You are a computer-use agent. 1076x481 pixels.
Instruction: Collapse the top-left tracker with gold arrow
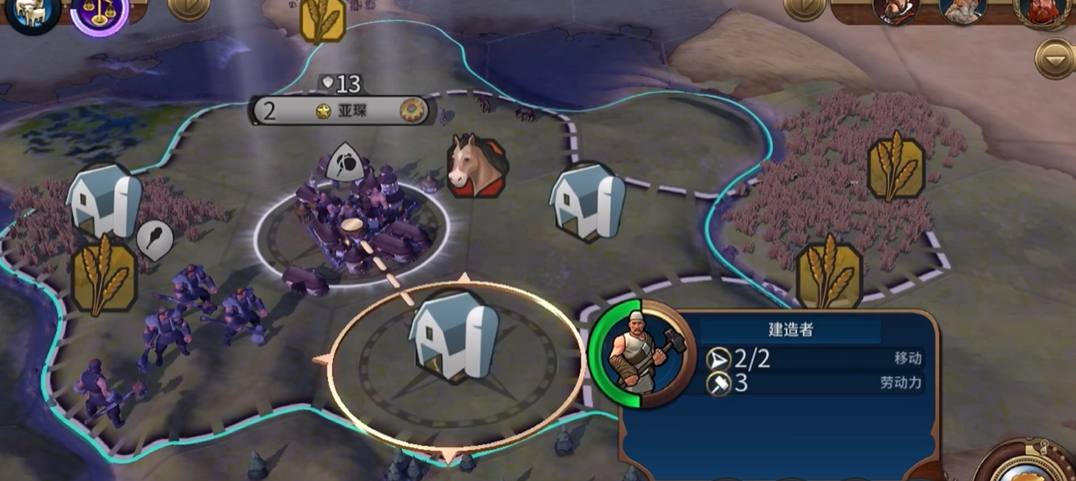click(x=188, y=8)
